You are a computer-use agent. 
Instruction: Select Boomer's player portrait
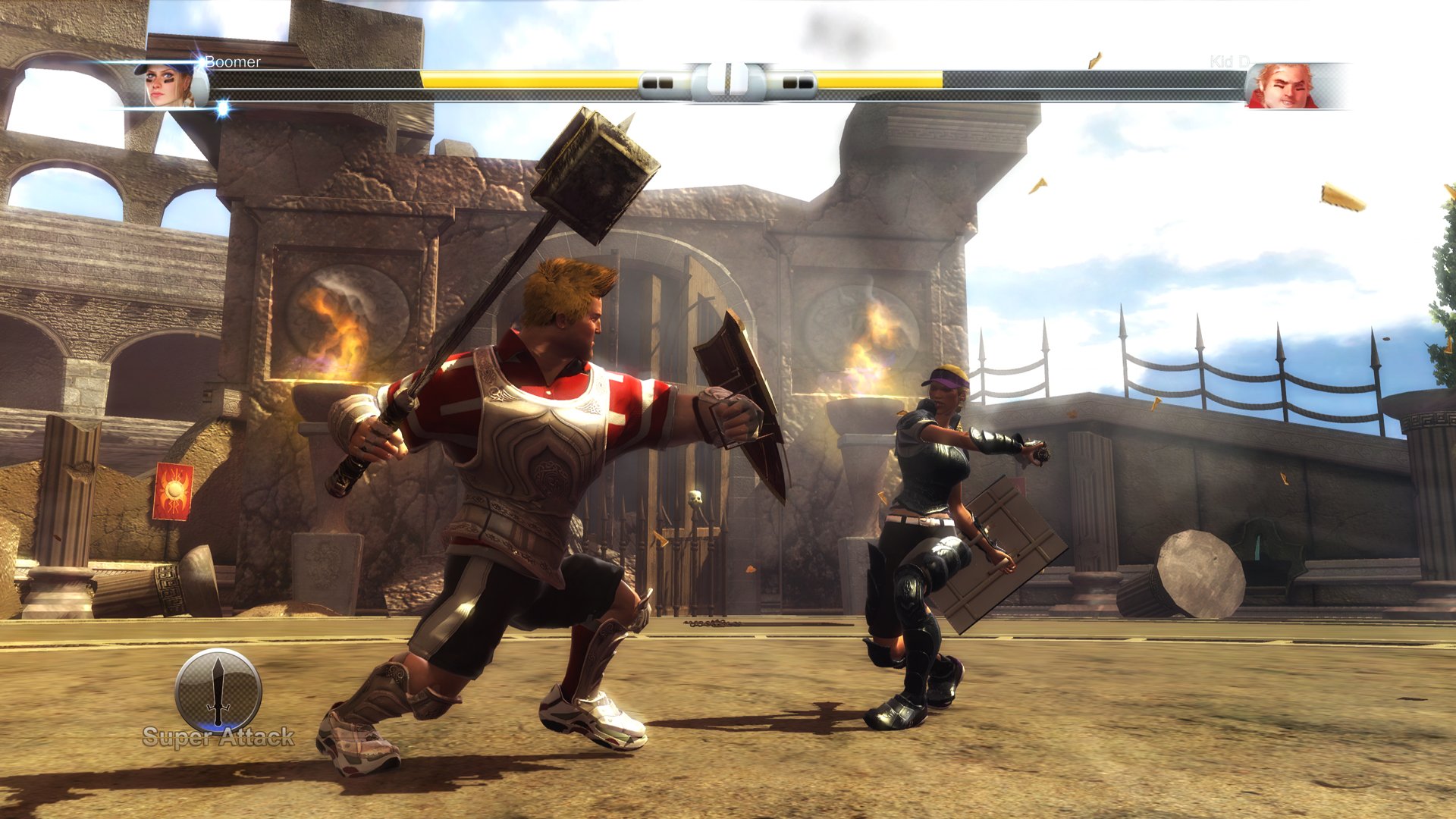pyautogui.click(x=168, y=85)
